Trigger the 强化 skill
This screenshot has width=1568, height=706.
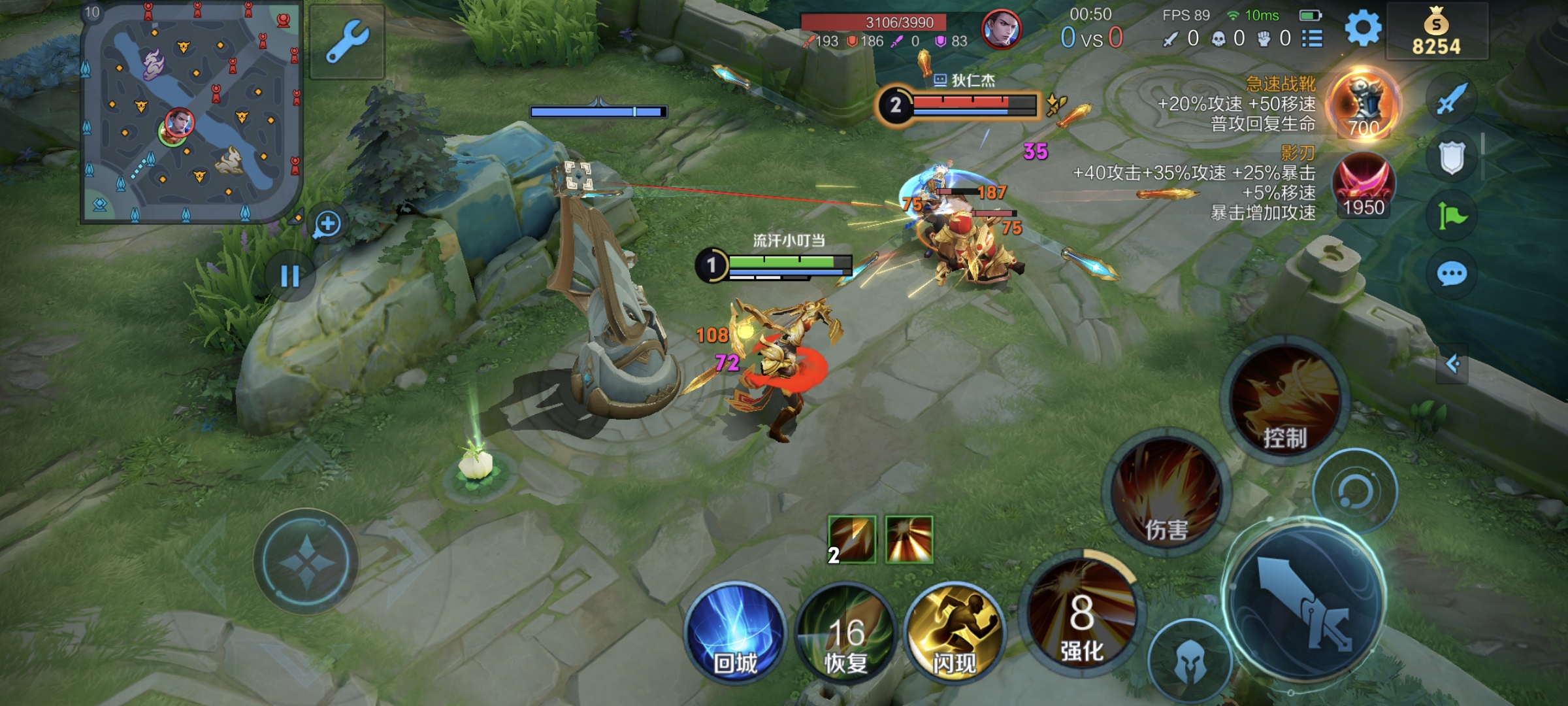pos(1082,614)
